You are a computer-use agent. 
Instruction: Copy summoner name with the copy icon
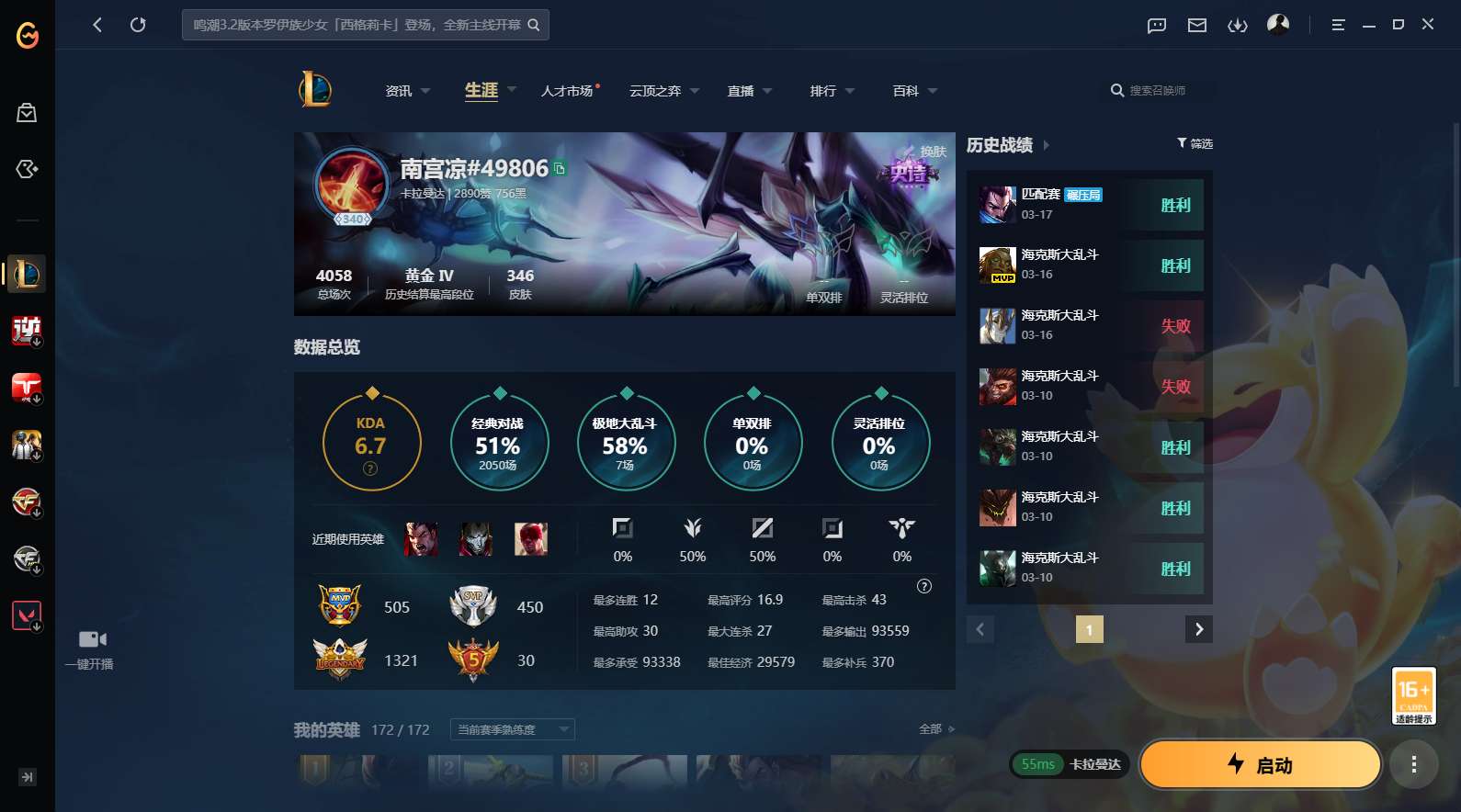(558, 168)
